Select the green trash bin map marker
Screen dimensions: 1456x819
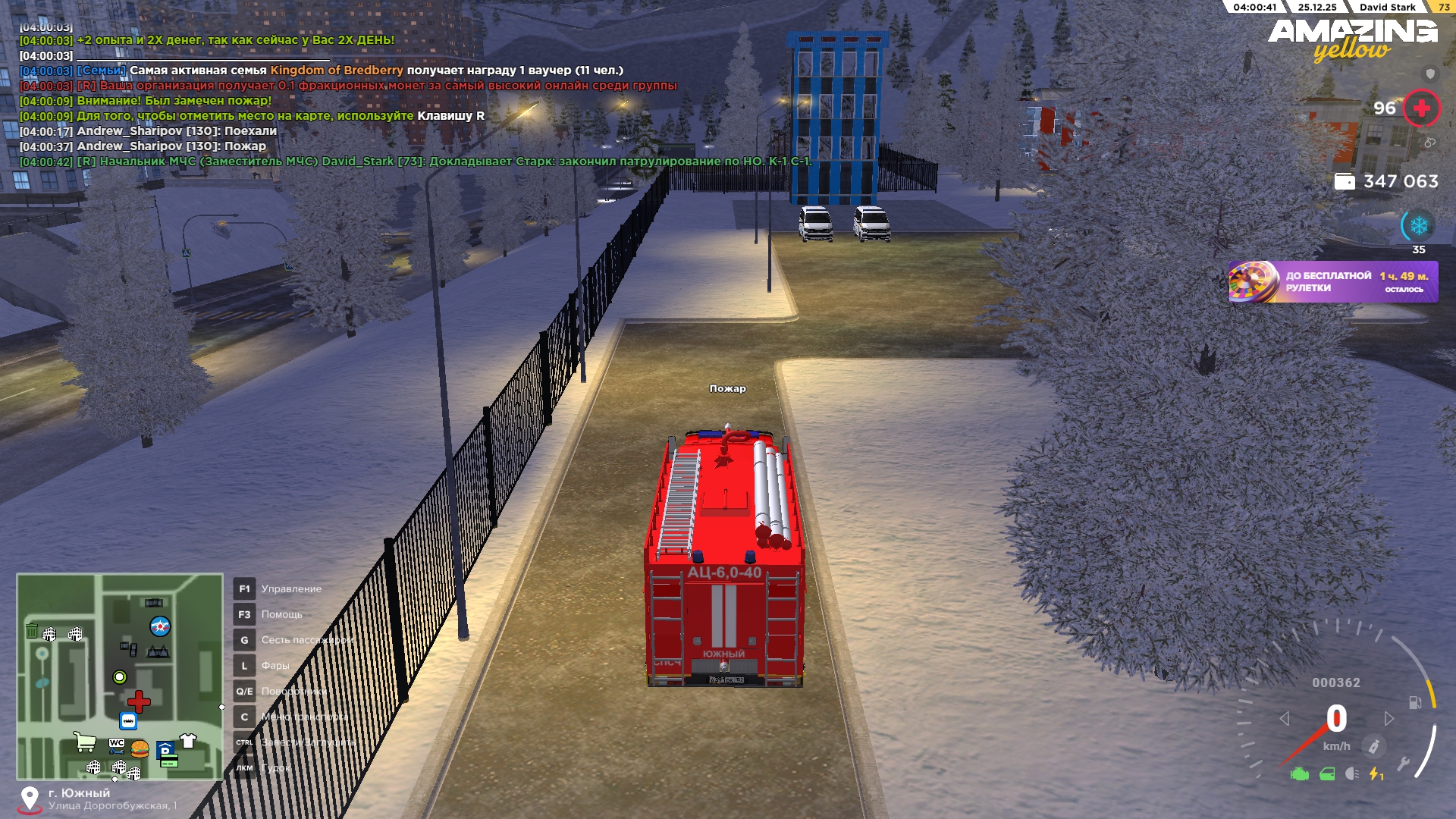(32, 631)
